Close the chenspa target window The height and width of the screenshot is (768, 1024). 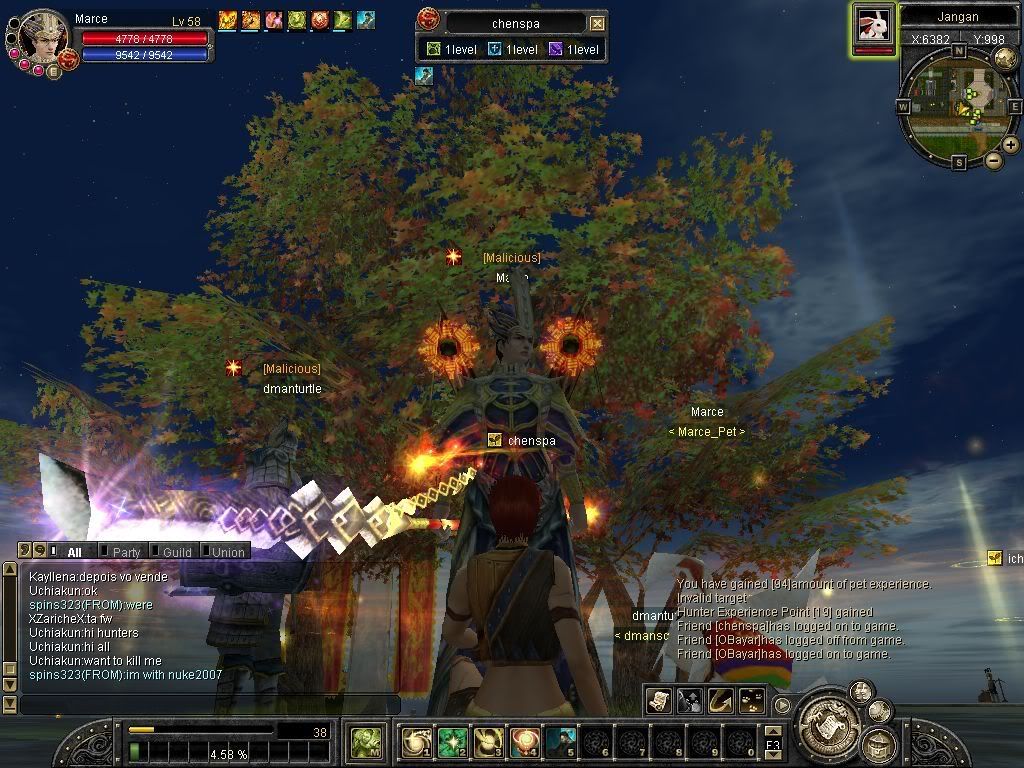pyautogui.click(x=597, y=23)
